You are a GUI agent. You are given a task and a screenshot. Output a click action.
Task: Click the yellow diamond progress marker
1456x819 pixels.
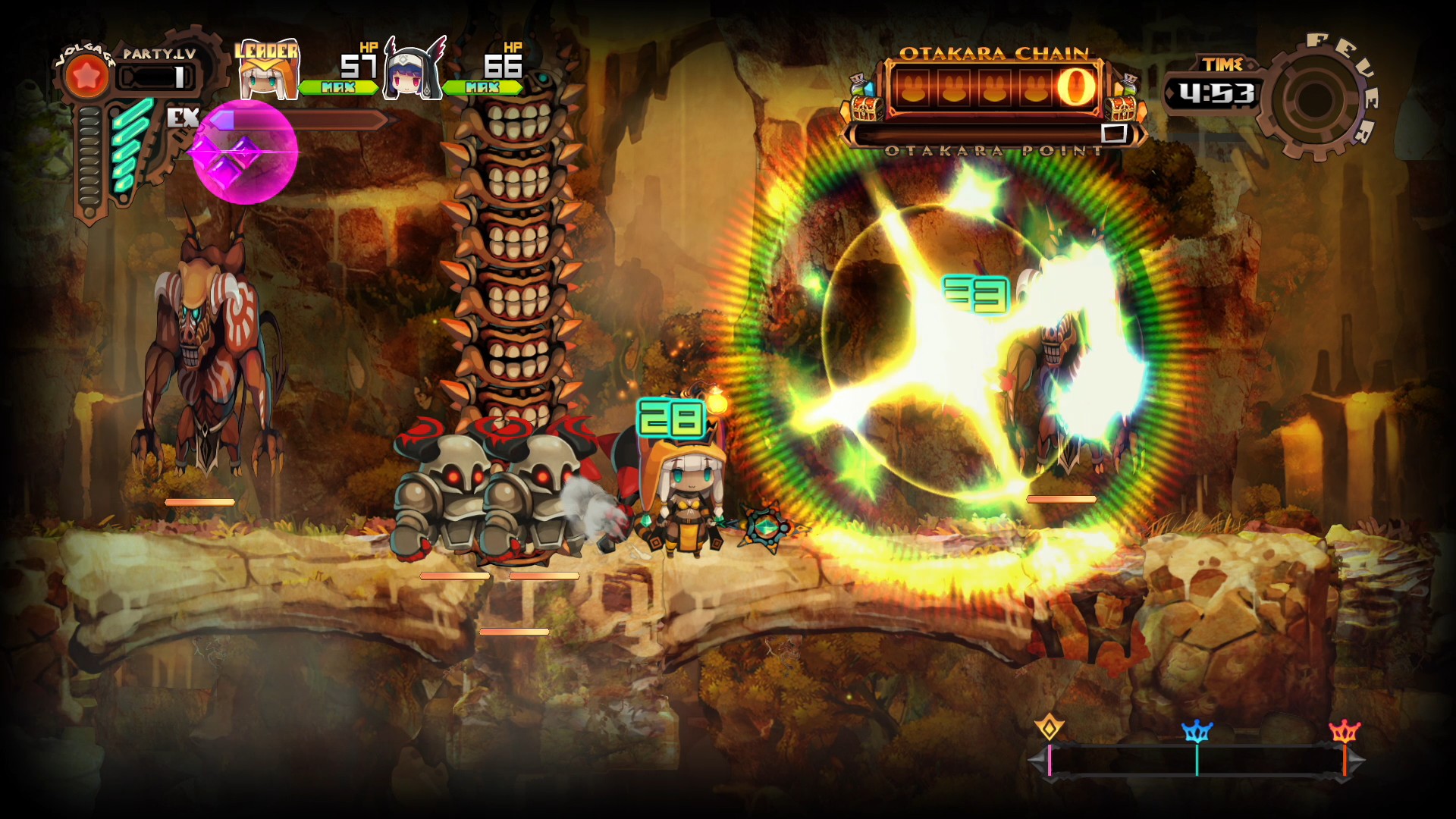pos(1049,728)
